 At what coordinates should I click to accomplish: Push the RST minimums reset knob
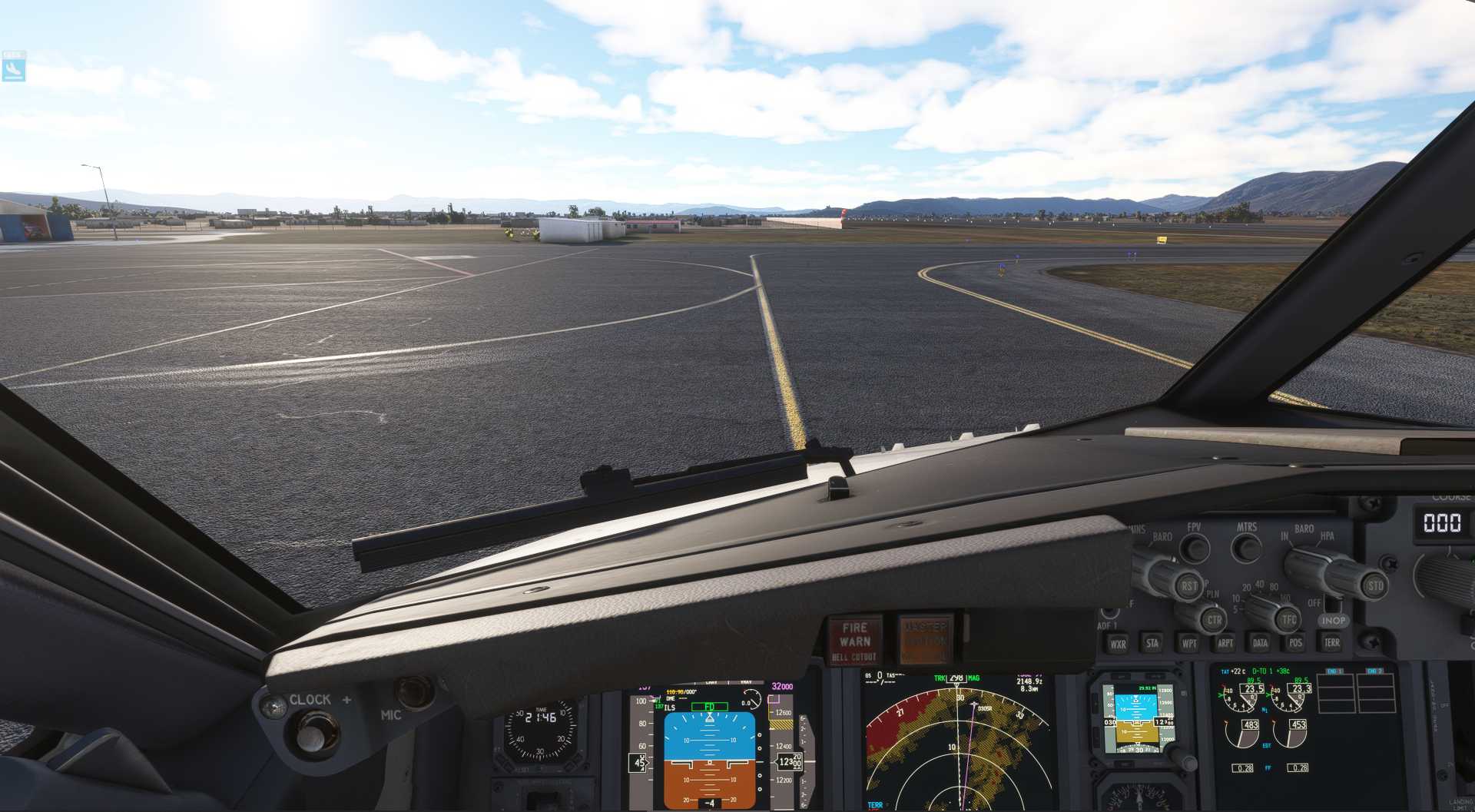1188,586
